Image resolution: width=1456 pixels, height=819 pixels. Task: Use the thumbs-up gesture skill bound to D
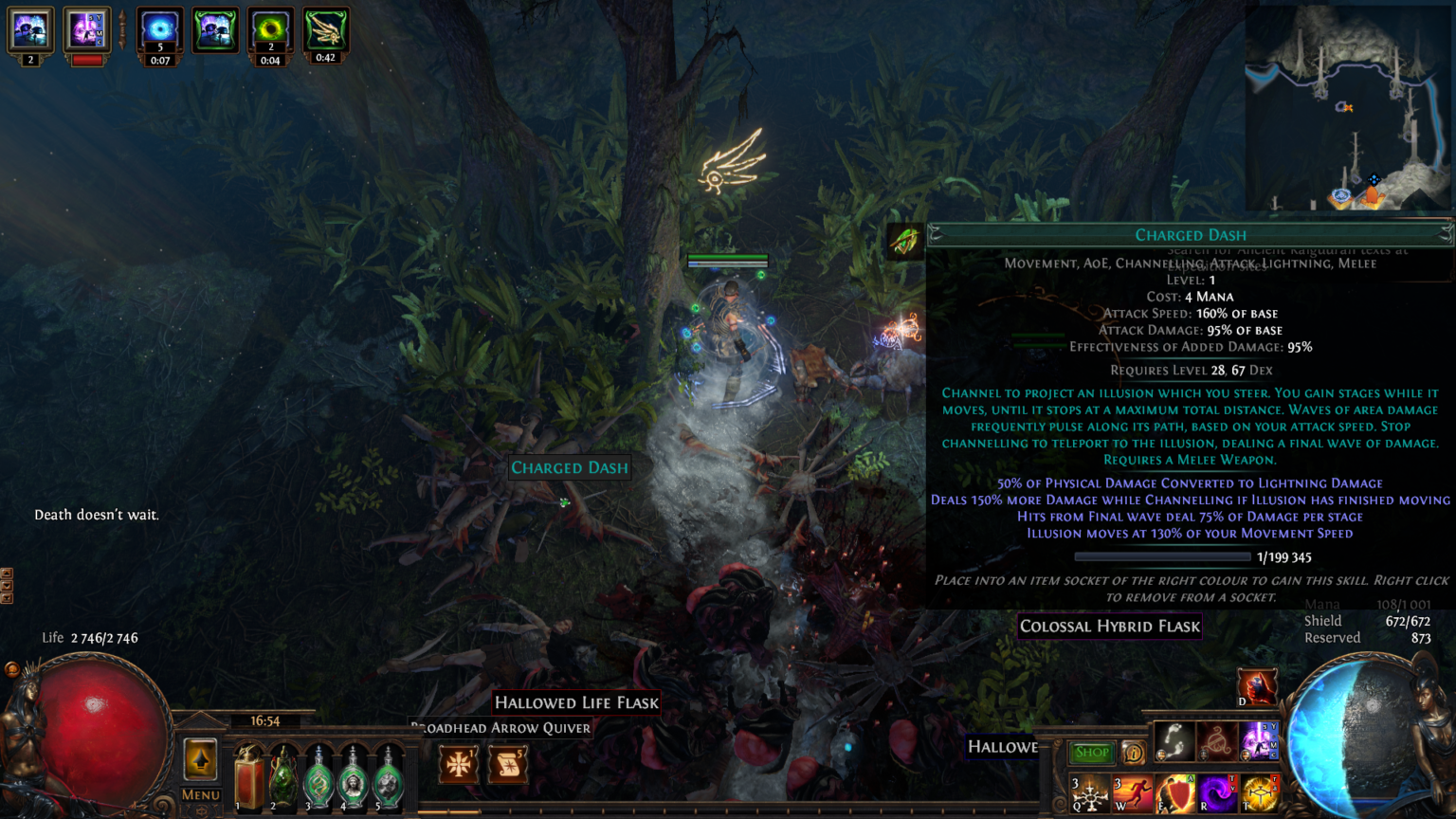coord(1257,685)
